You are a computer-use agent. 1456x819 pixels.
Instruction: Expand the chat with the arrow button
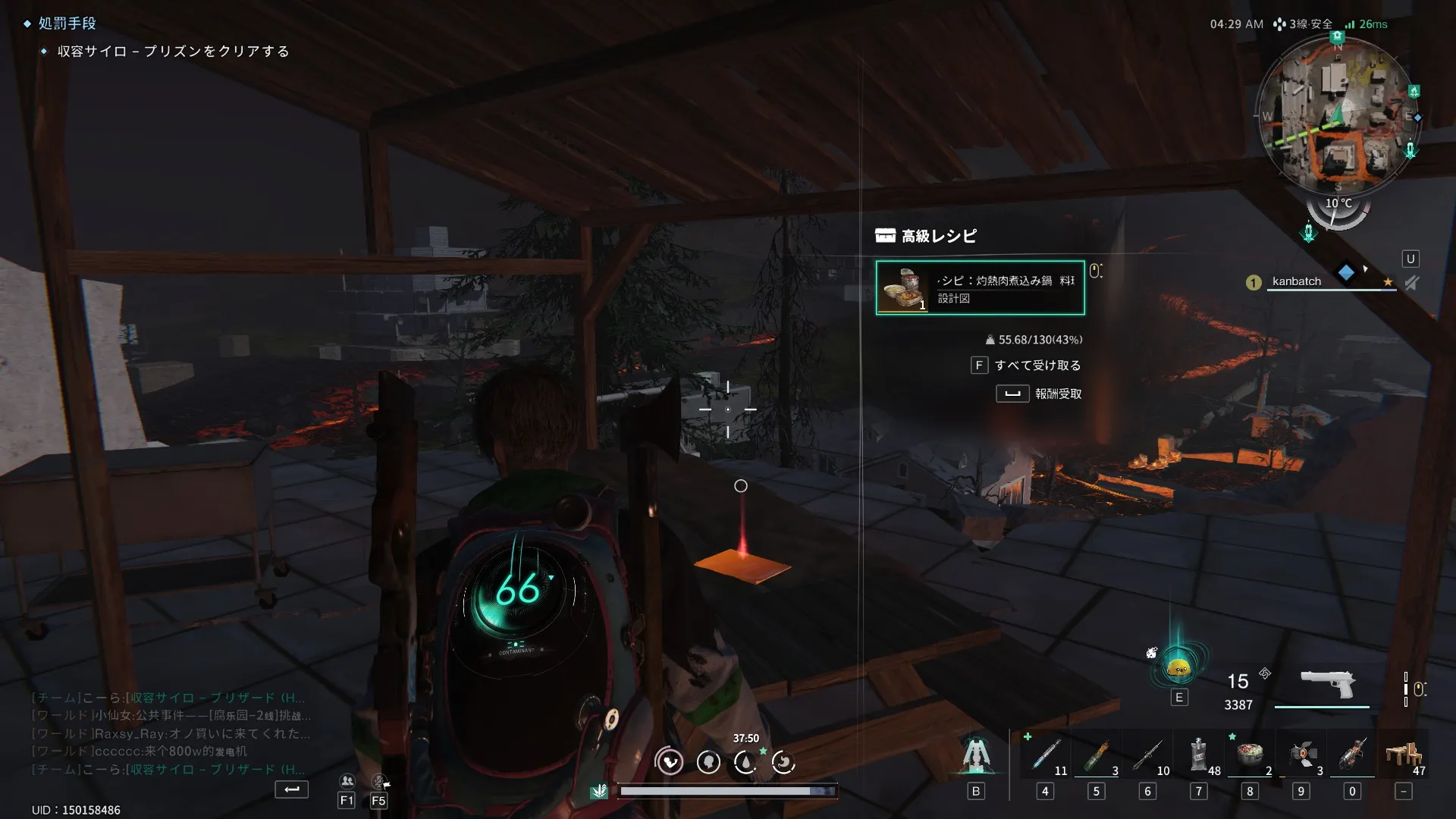(291, 790)
